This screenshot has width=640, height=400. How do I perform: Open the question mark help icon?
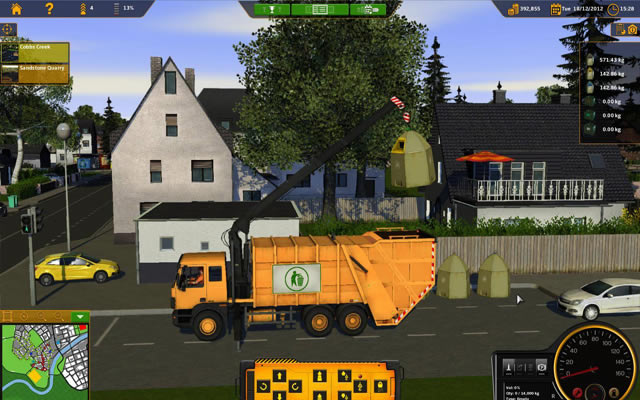[x=49, y=9]
